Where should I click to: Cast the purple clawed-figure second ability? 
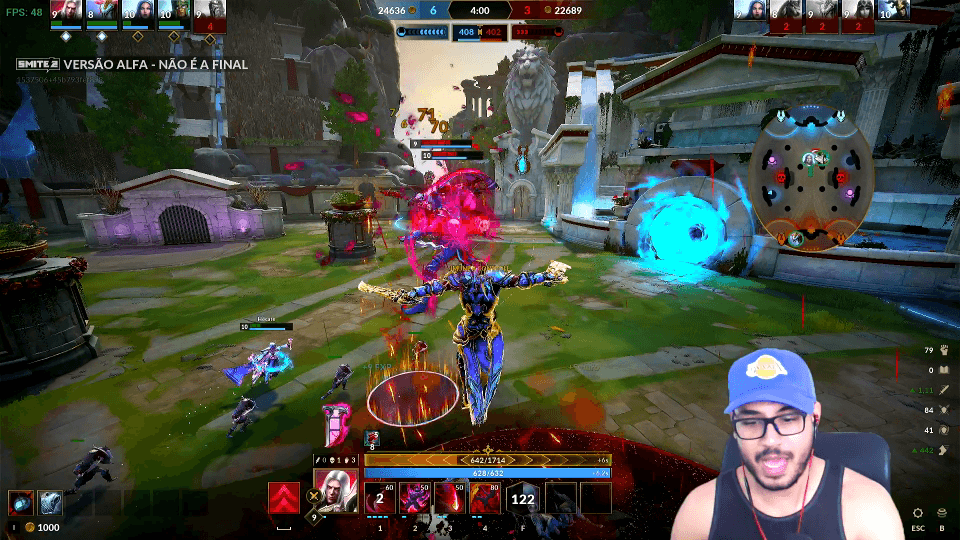[415, 498]
